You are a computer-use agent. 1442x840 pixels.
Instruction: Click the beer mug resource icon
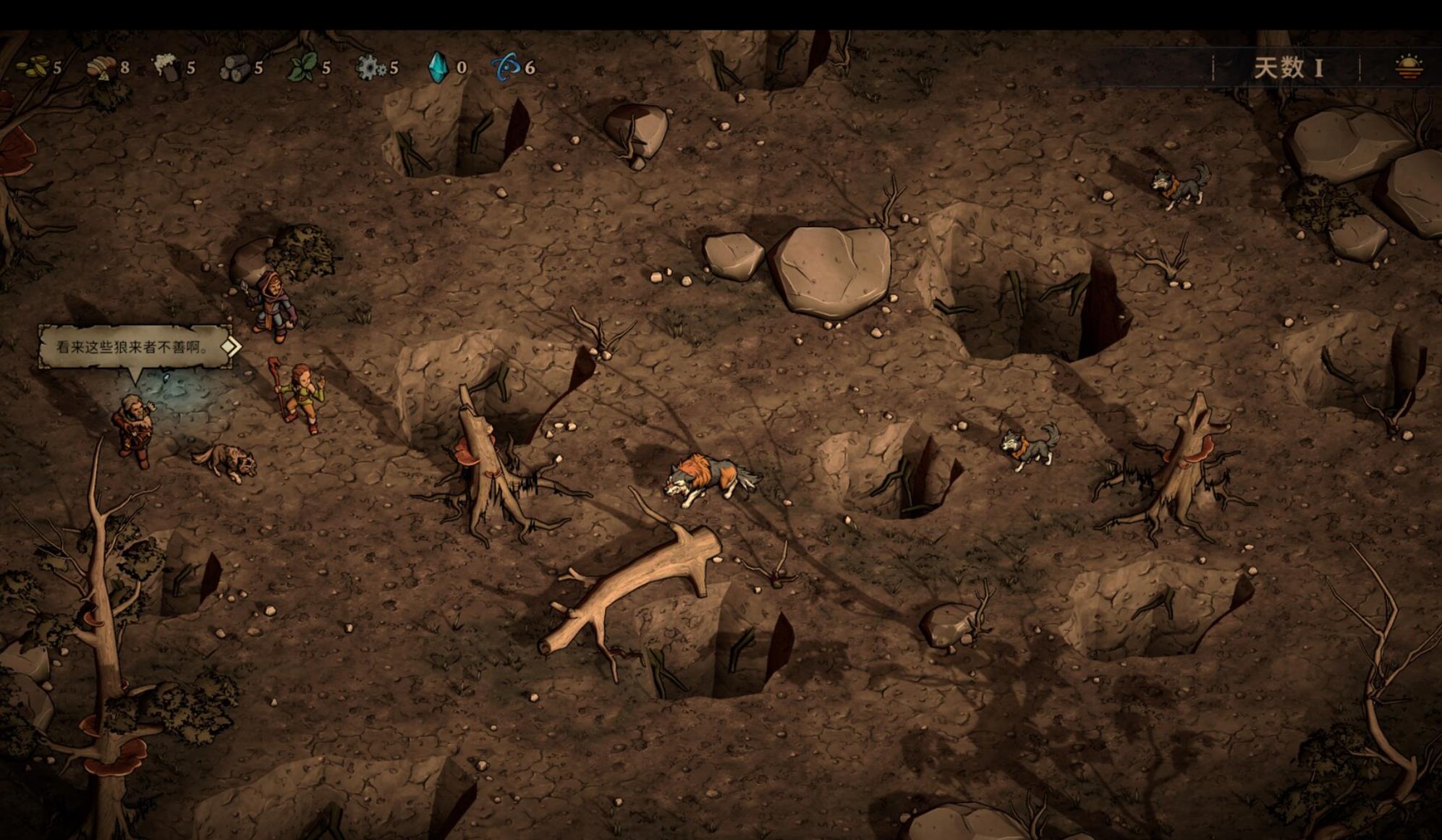click(167, 67)
